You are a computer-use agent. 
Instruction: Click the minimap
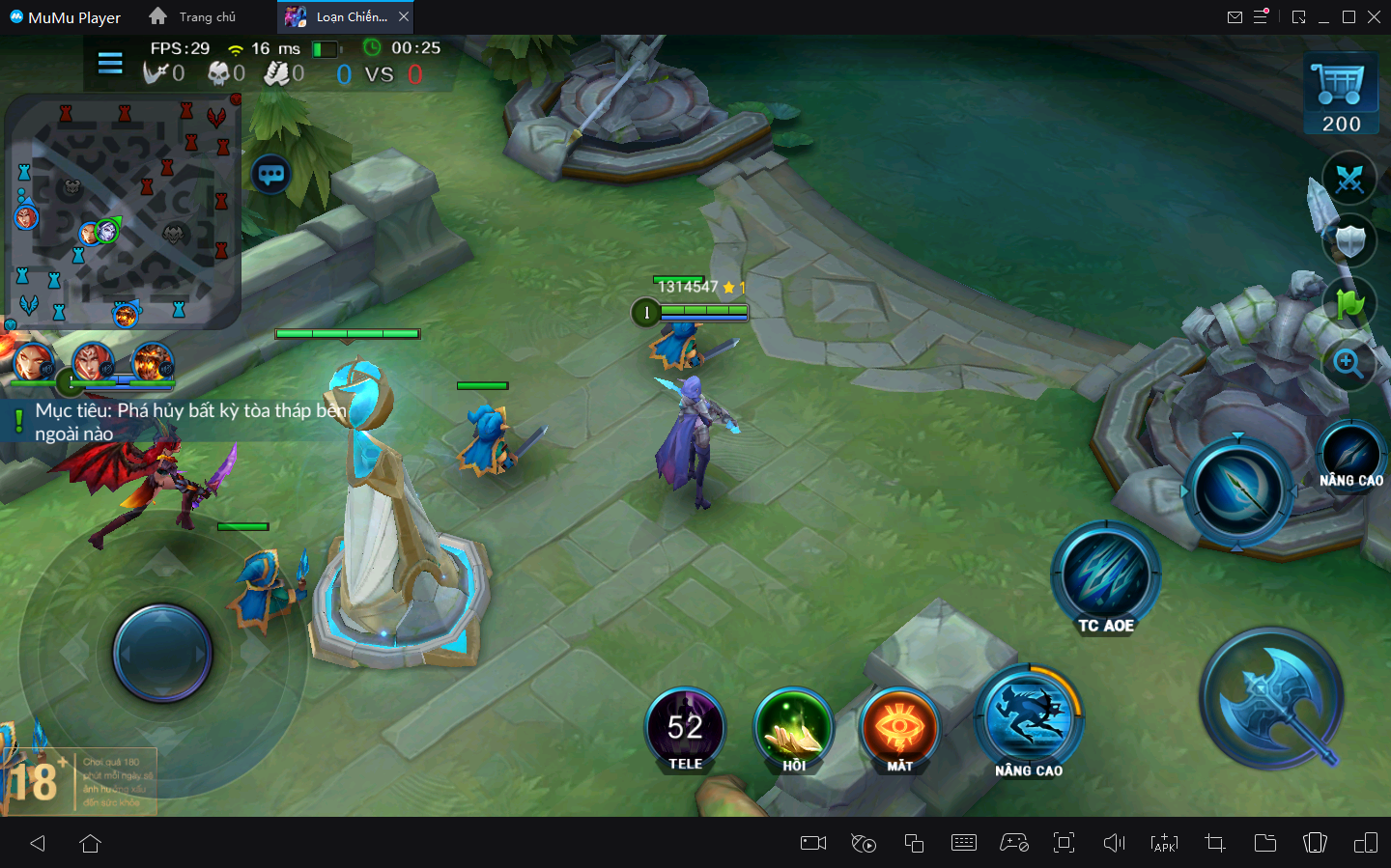tap(123, 210)
